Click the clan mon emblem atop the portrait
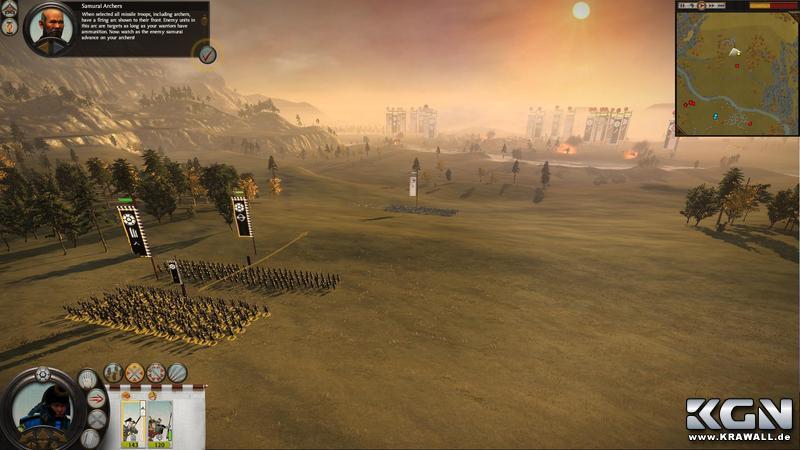This screenshot has width=800, height=450. coord(42,375)
